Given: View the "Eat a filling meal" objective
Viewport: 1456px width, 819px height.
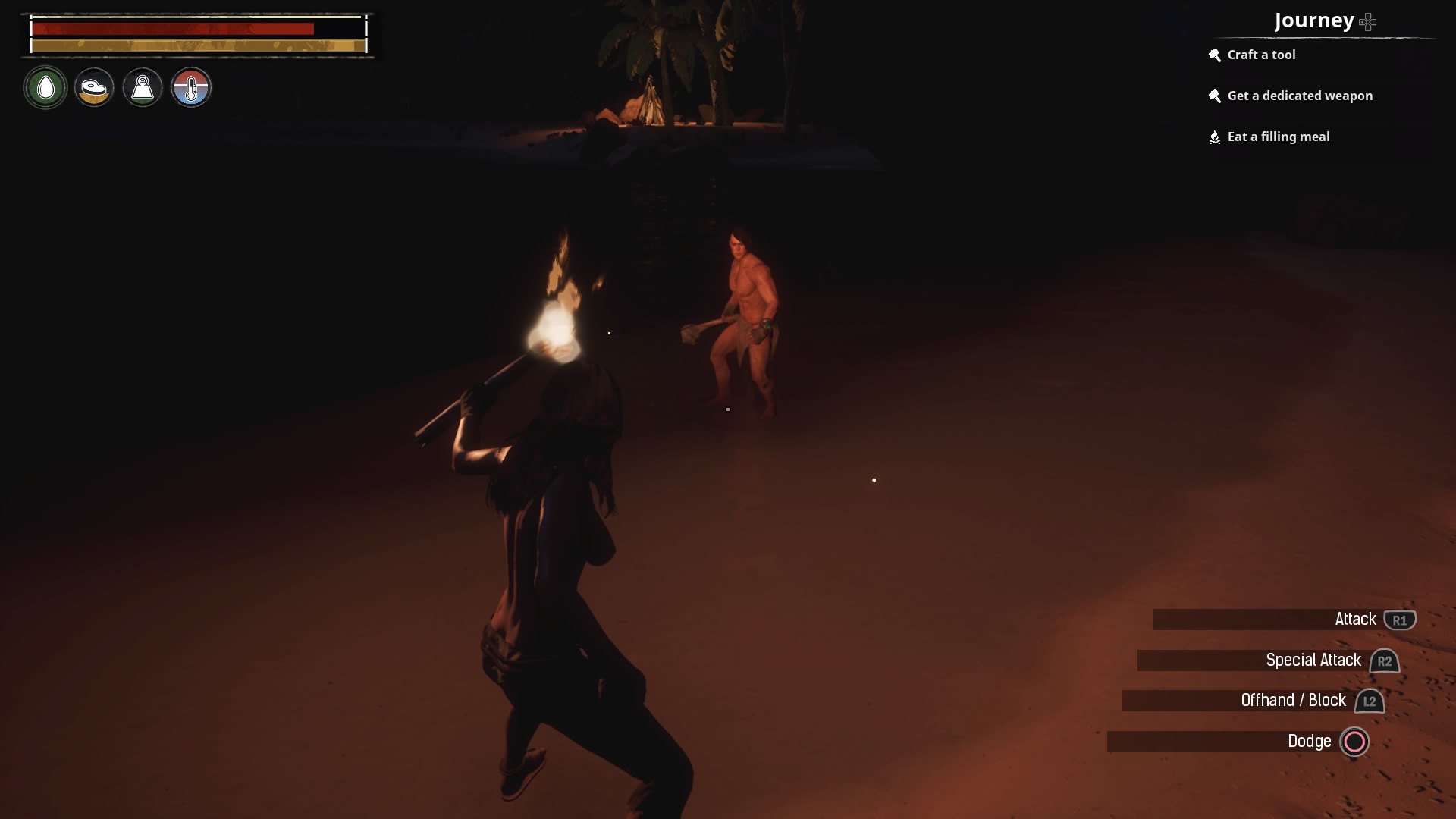Looking at the screenshot, I should (1278, 136).
